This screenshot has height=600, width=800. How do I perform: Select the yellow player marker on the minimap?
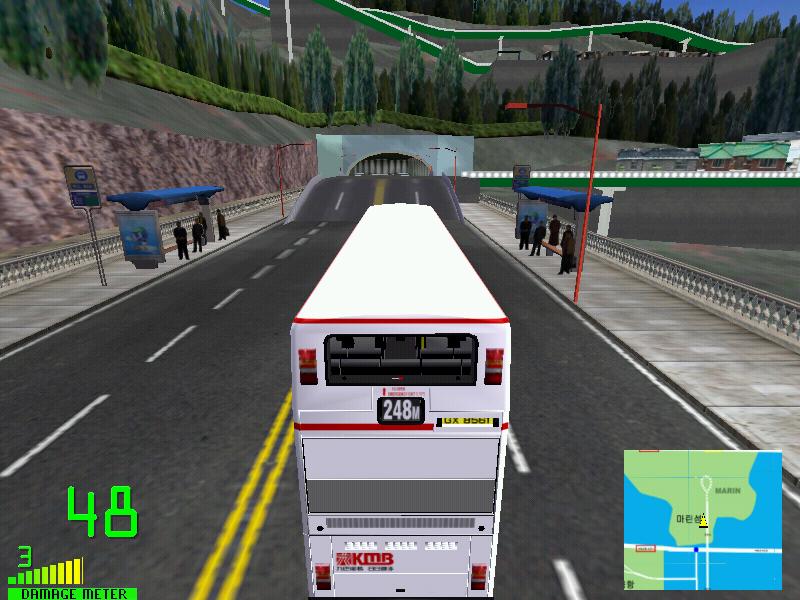click(x=703, y=521)
